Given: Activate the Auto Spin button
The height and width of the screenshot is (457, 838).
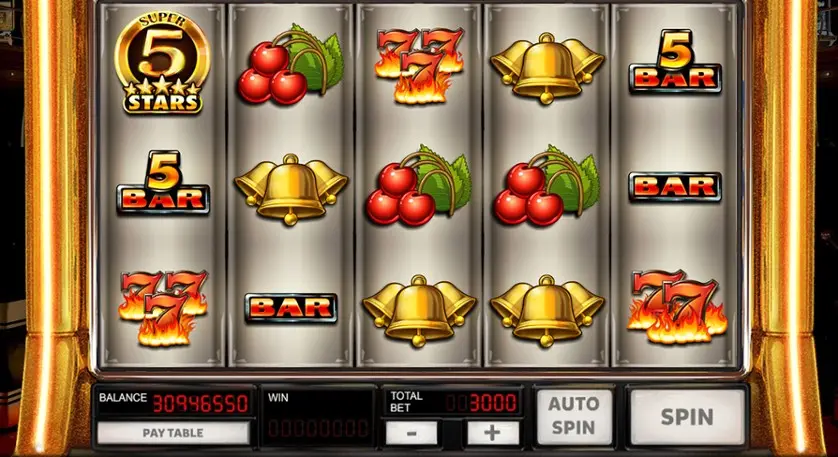Looking at the screenshot, I should [x=574, y=416].
